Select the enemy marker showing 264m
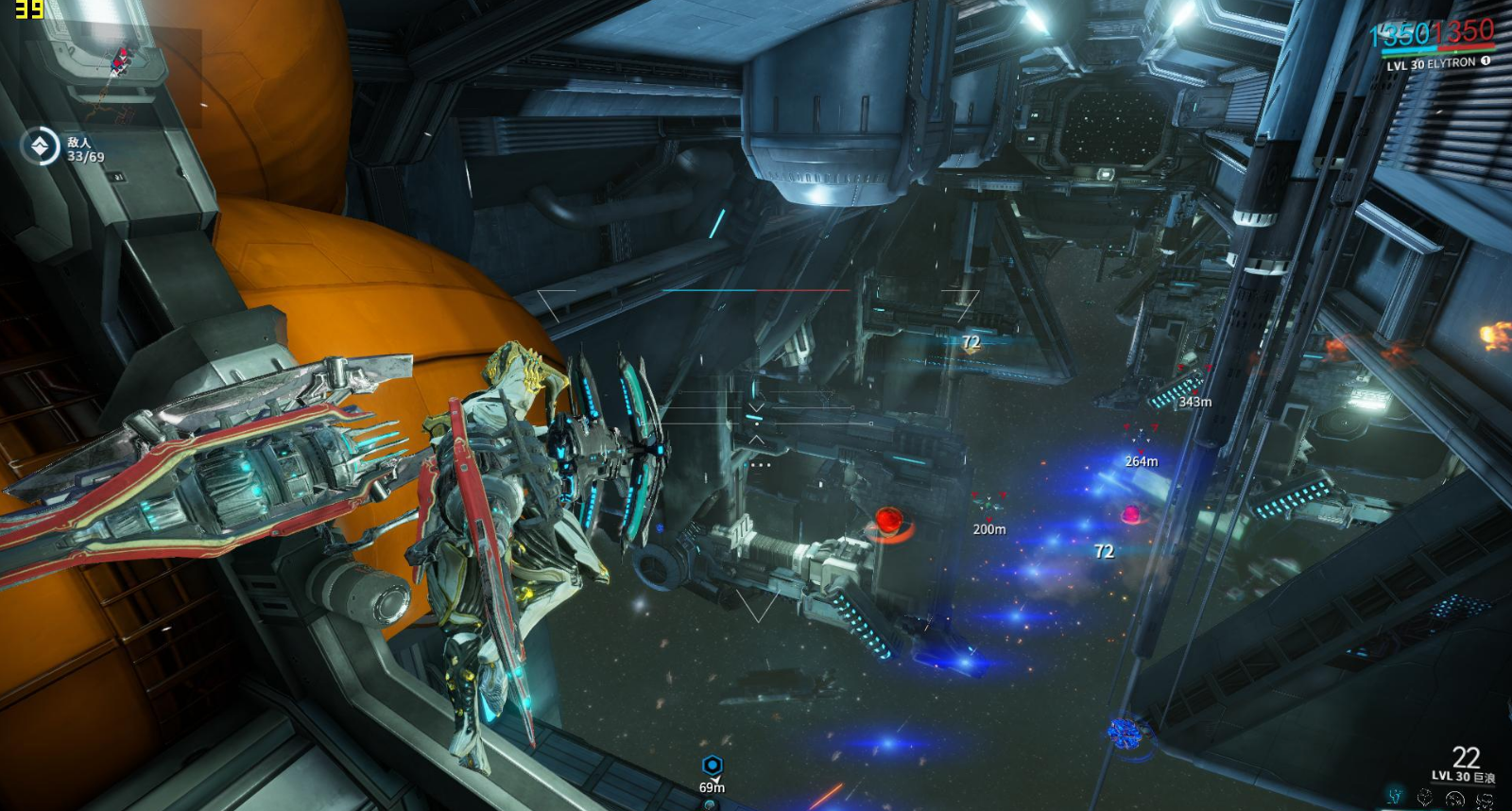The image size is (1512, 811). point(1141,438)
